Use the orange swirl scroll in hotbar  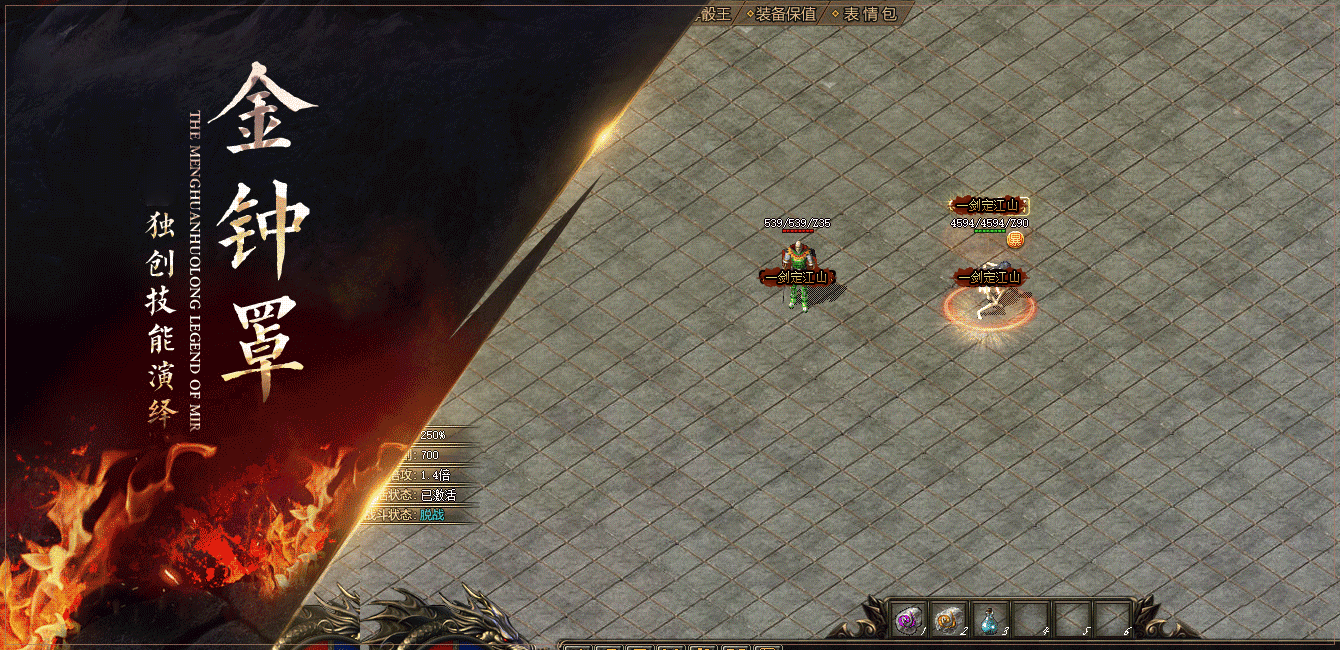pyautogui.click(x=948, y=620)
